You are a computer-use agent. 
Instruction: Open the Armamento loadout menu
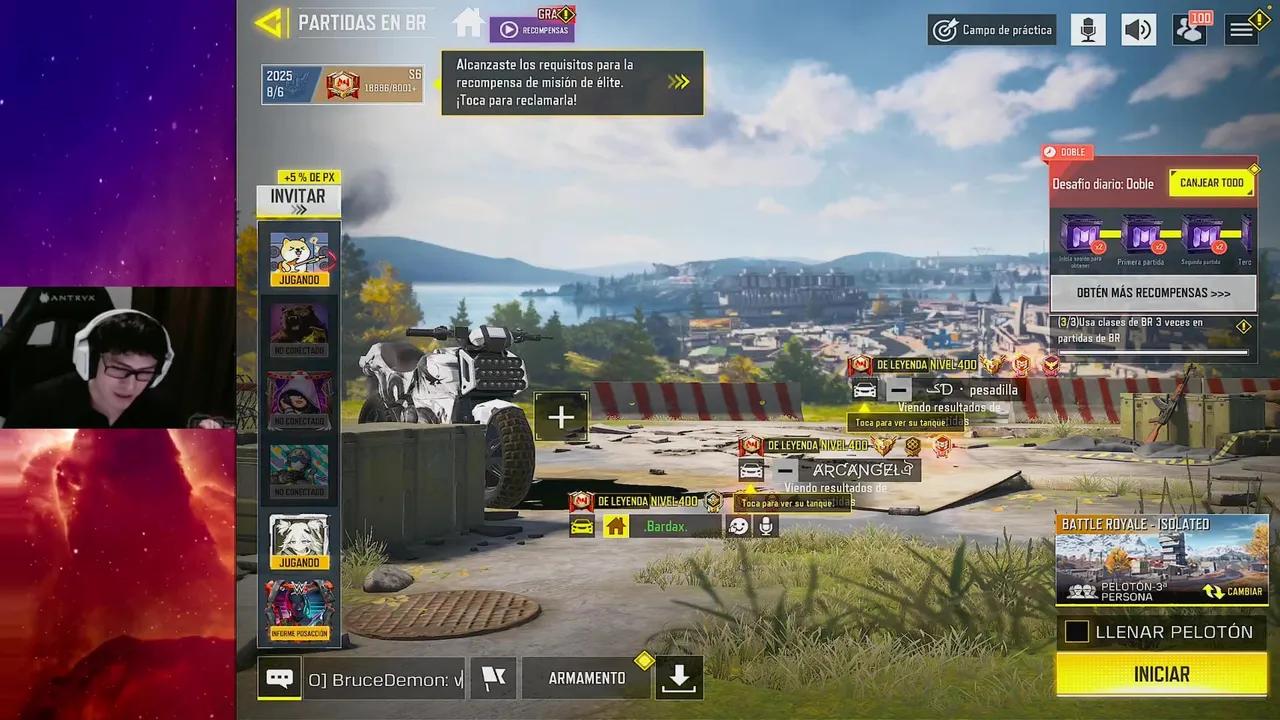(587, 678)
